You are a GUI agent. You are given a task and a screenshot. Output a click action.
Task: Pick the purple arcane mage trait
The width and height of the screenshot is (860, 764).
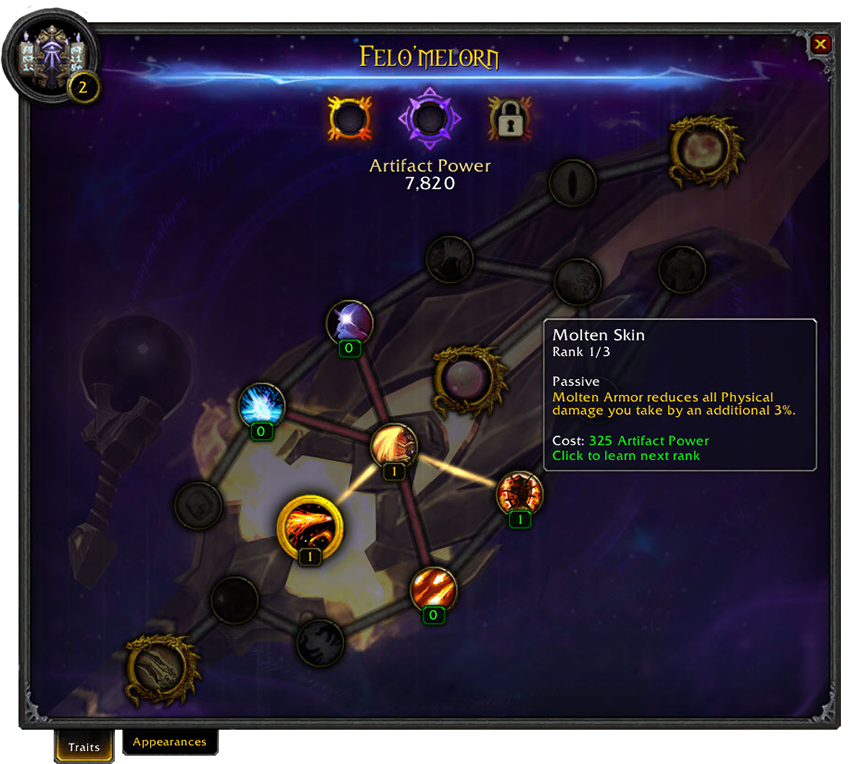click(350, 323)
